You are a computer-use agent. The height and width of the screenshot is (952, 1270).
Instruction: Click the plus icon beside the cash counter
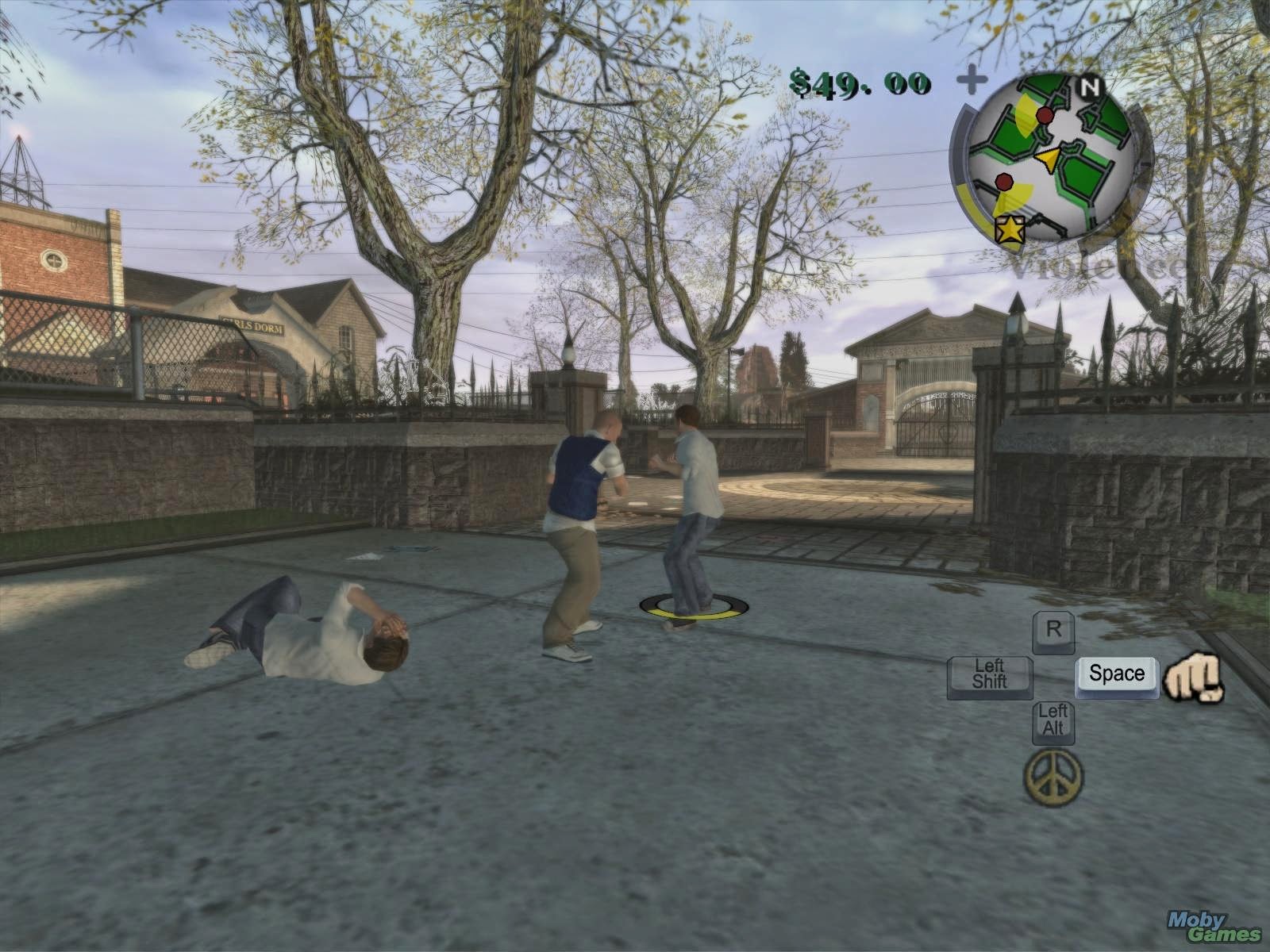click(972, 79)
